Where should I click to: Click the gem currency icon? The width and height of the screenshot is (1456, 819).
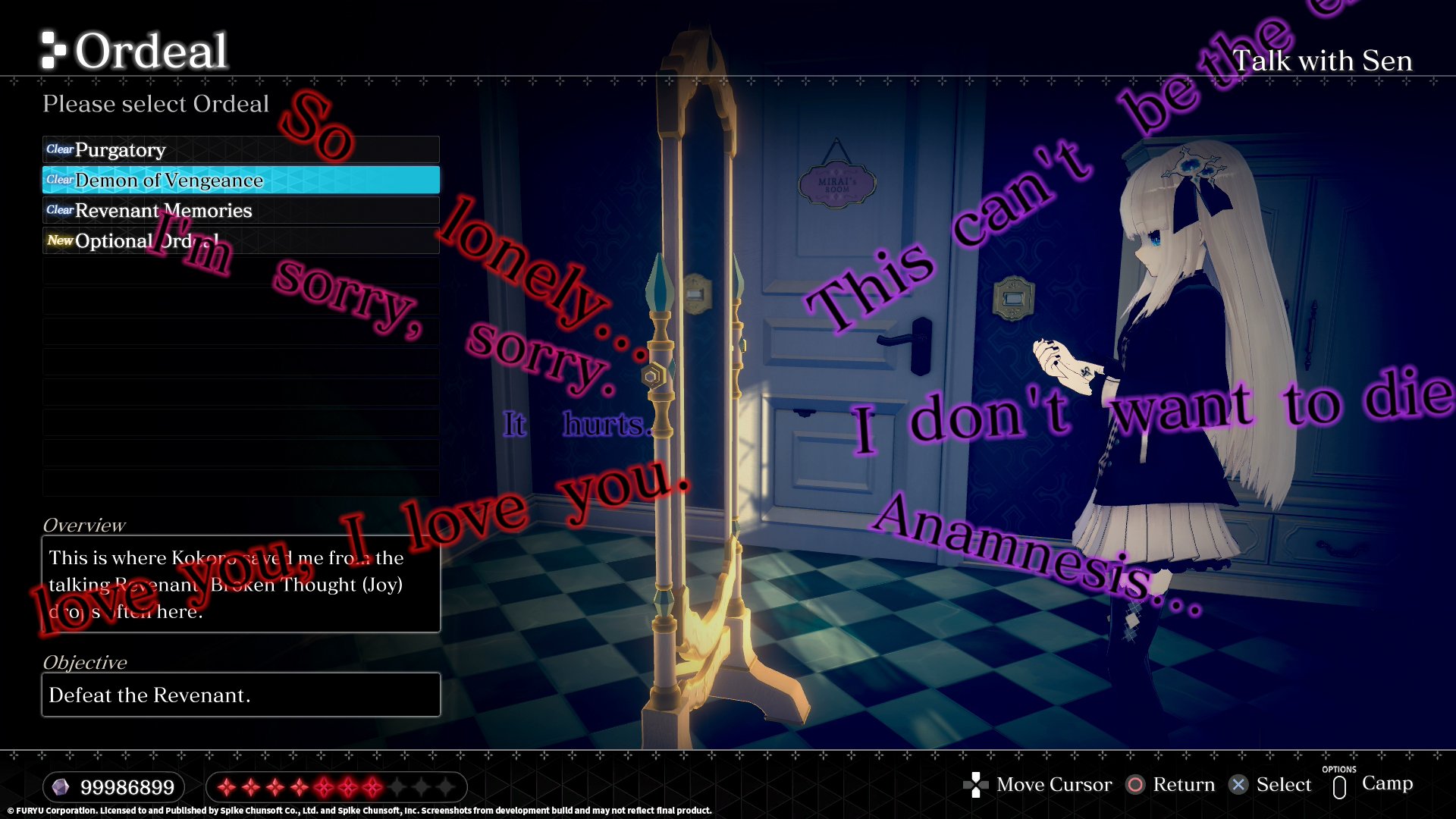62,787
